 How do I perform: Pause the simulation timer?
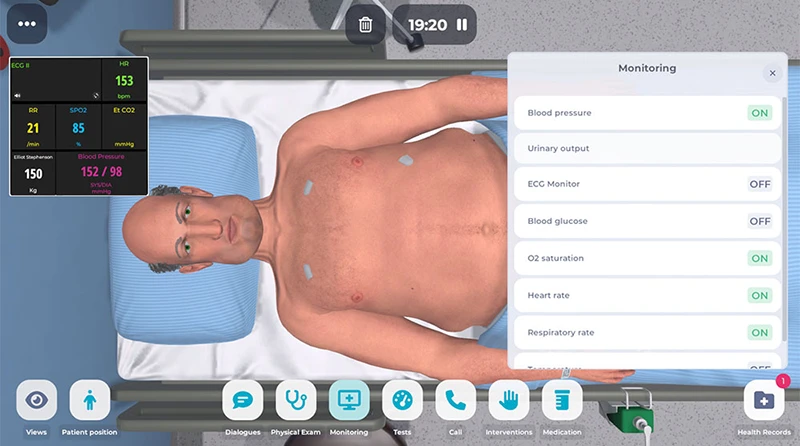(x=462, y=24)
